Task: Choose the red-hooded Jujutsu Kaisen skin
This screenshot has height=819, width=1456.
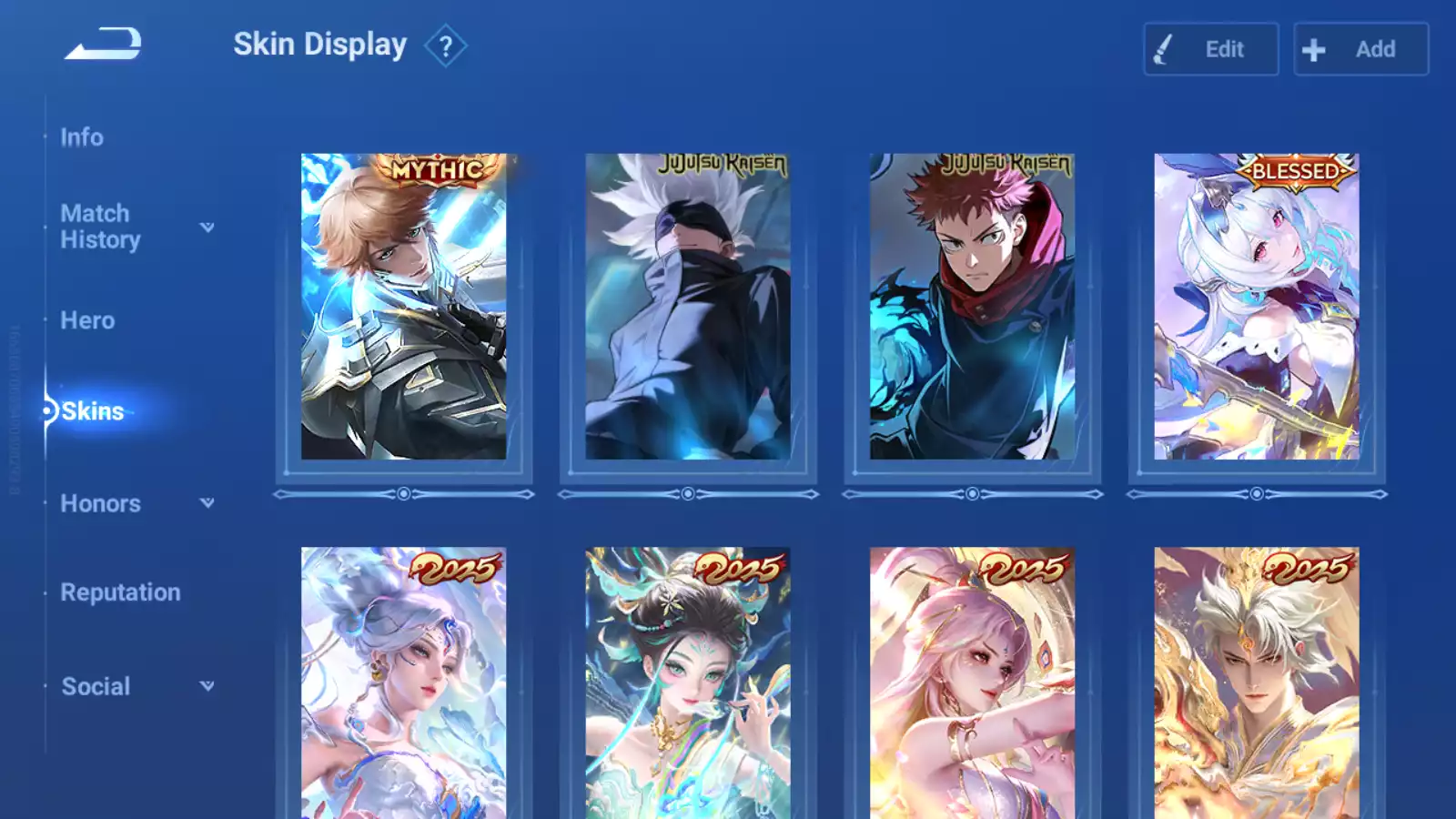Action: click(x=972, y=307)
